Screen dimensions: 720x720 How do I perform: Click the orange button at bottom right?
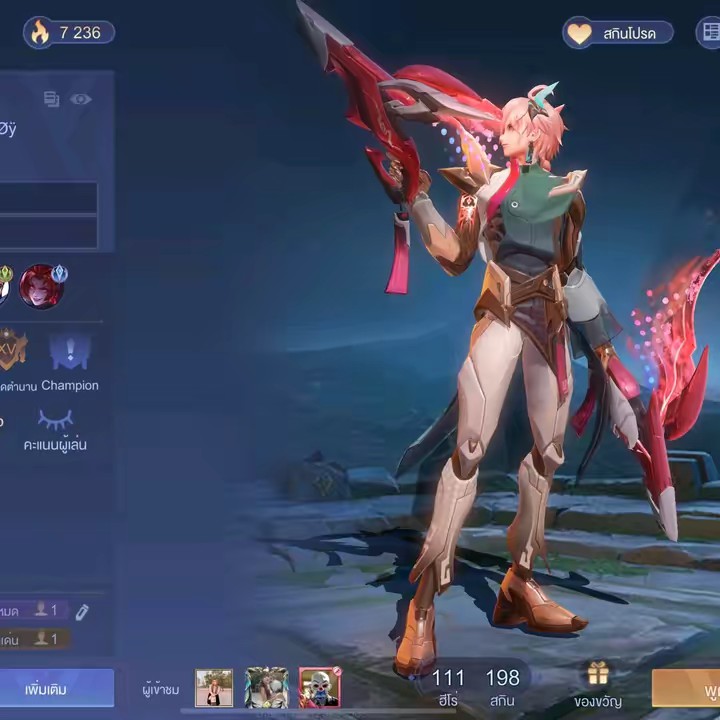687,688
